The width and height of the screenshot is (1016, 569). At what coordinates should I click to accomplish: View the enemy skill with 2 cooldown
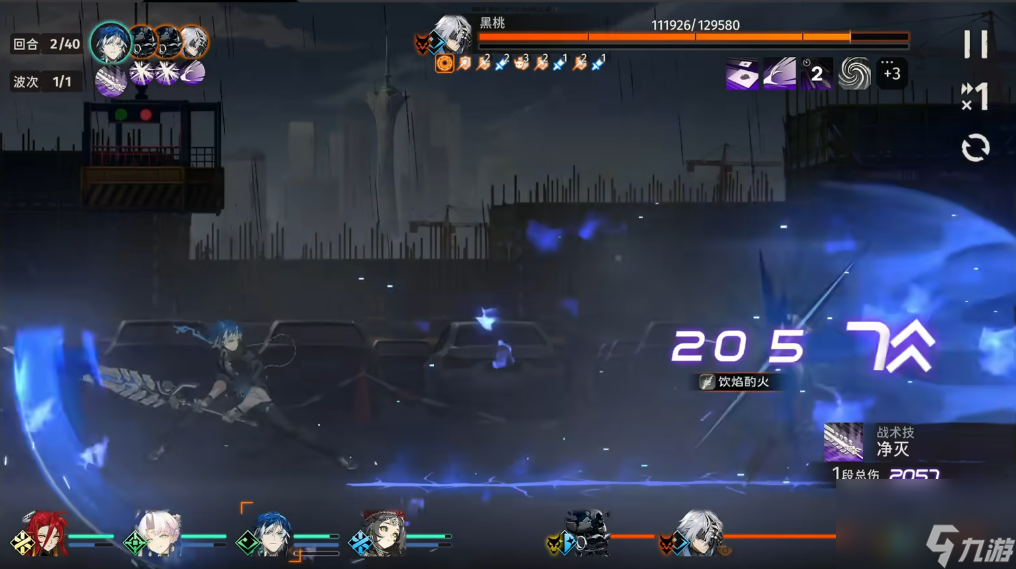point(817,73)
